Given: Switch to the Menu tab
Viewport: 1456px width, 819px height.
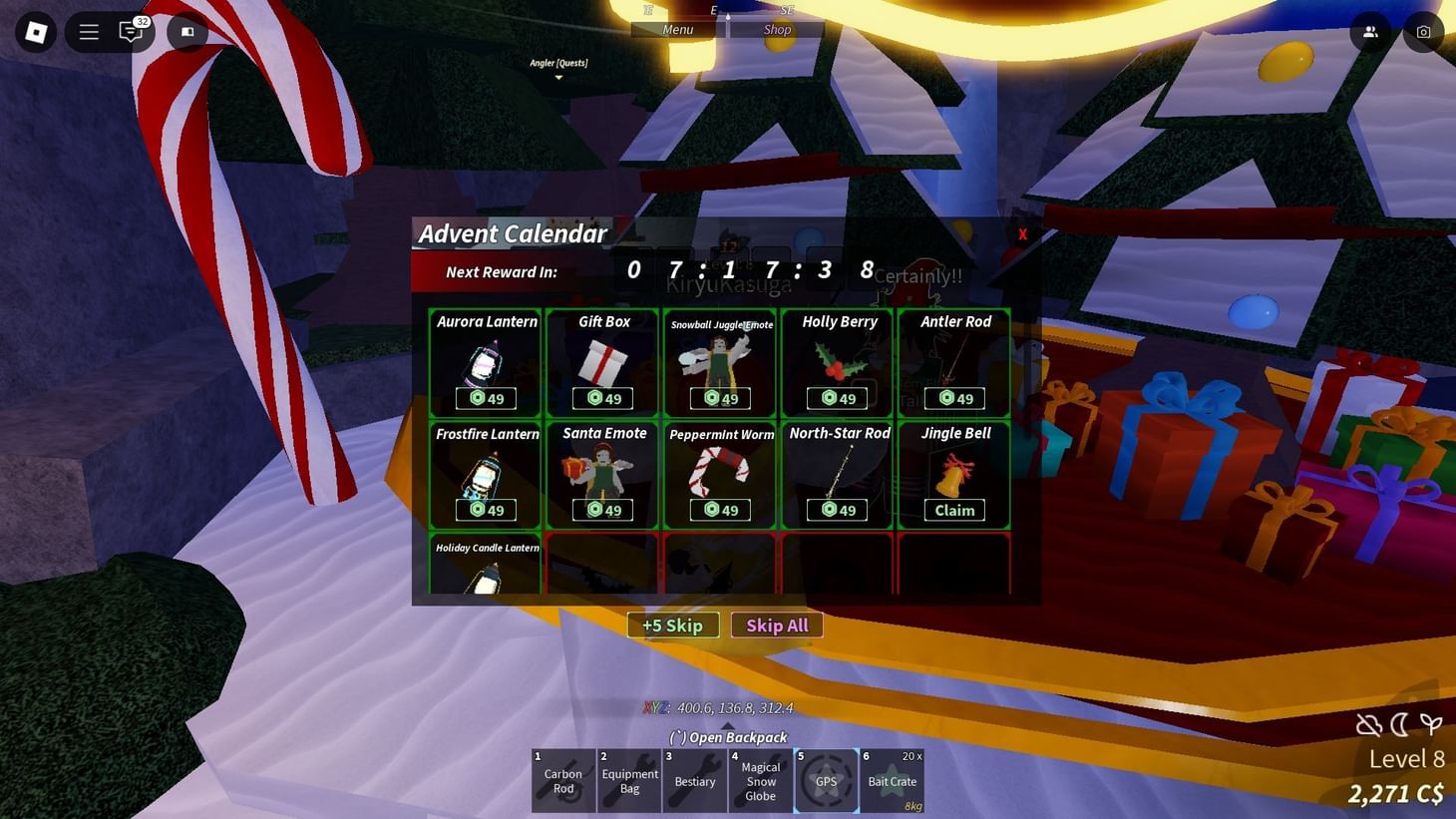Looking at the screenshot, I should 677,29.
